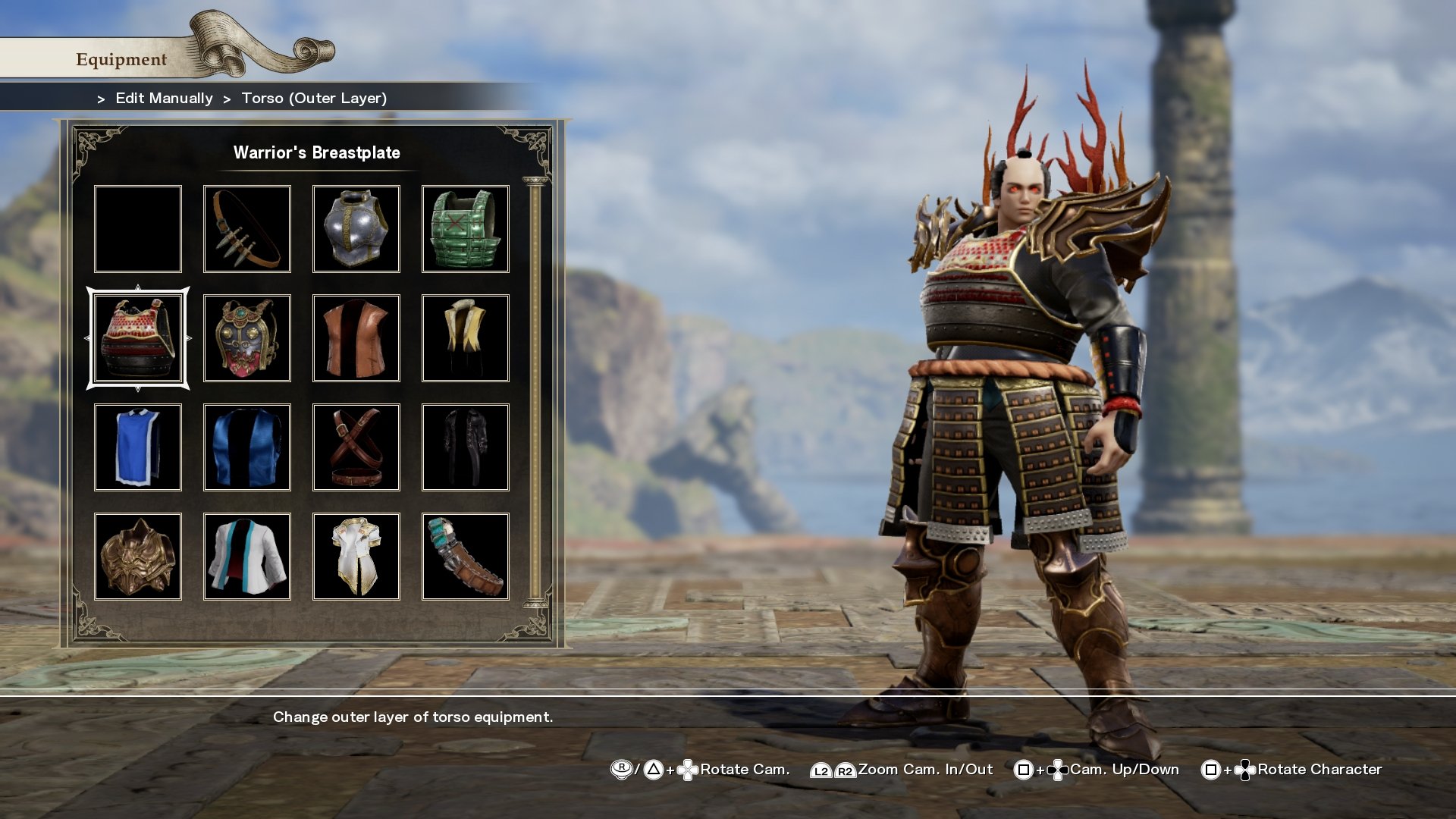Select the silver metal breastplate
Image resolution: width=1456 pixels, height=819 pixels.
coord(356,227)
